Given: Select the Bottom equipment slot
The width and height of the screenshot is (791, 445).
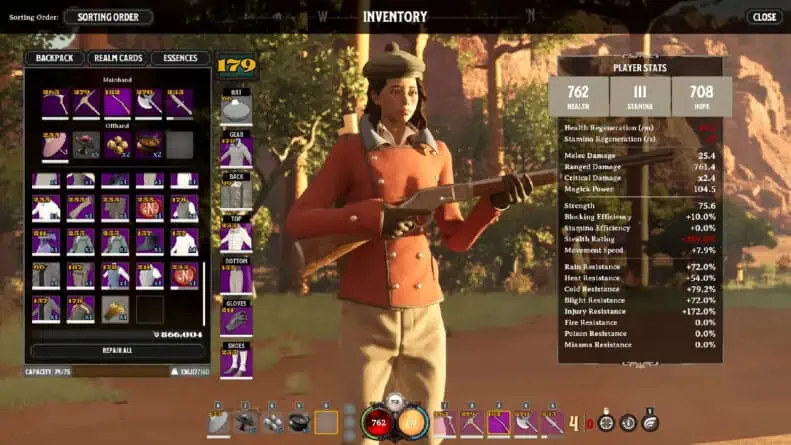Looking at the screenshot, I should [236, 277].
